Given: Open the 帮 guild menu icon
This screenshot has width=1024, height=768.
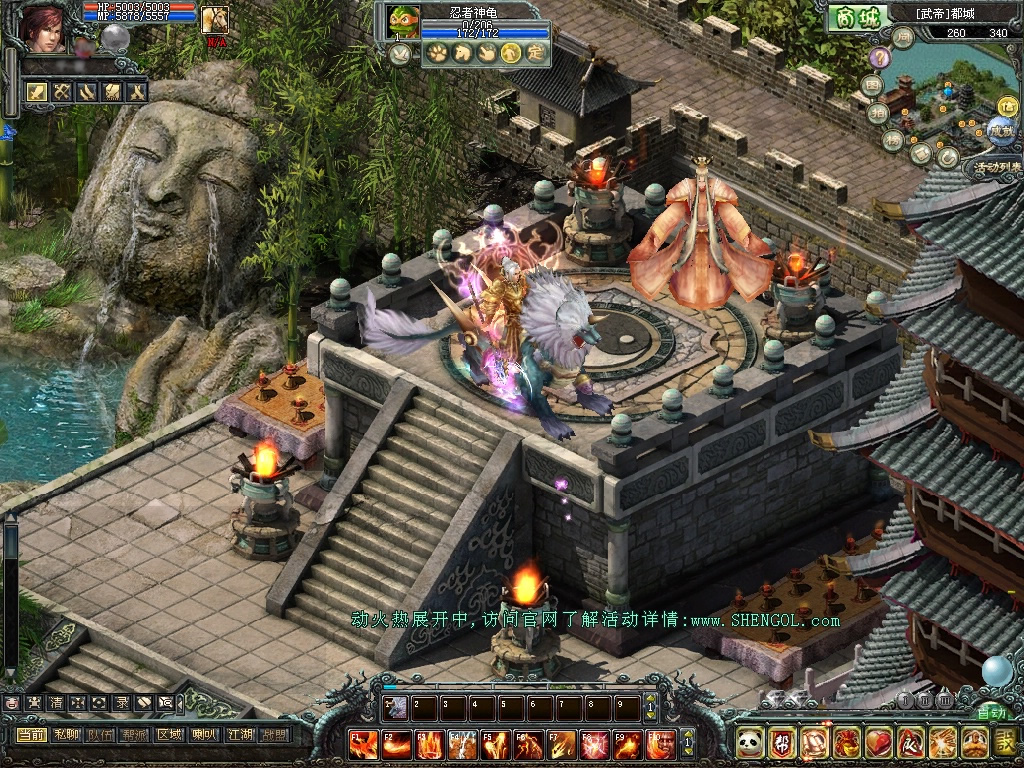Looking at the screenshot, I should (x=781, y=742).
